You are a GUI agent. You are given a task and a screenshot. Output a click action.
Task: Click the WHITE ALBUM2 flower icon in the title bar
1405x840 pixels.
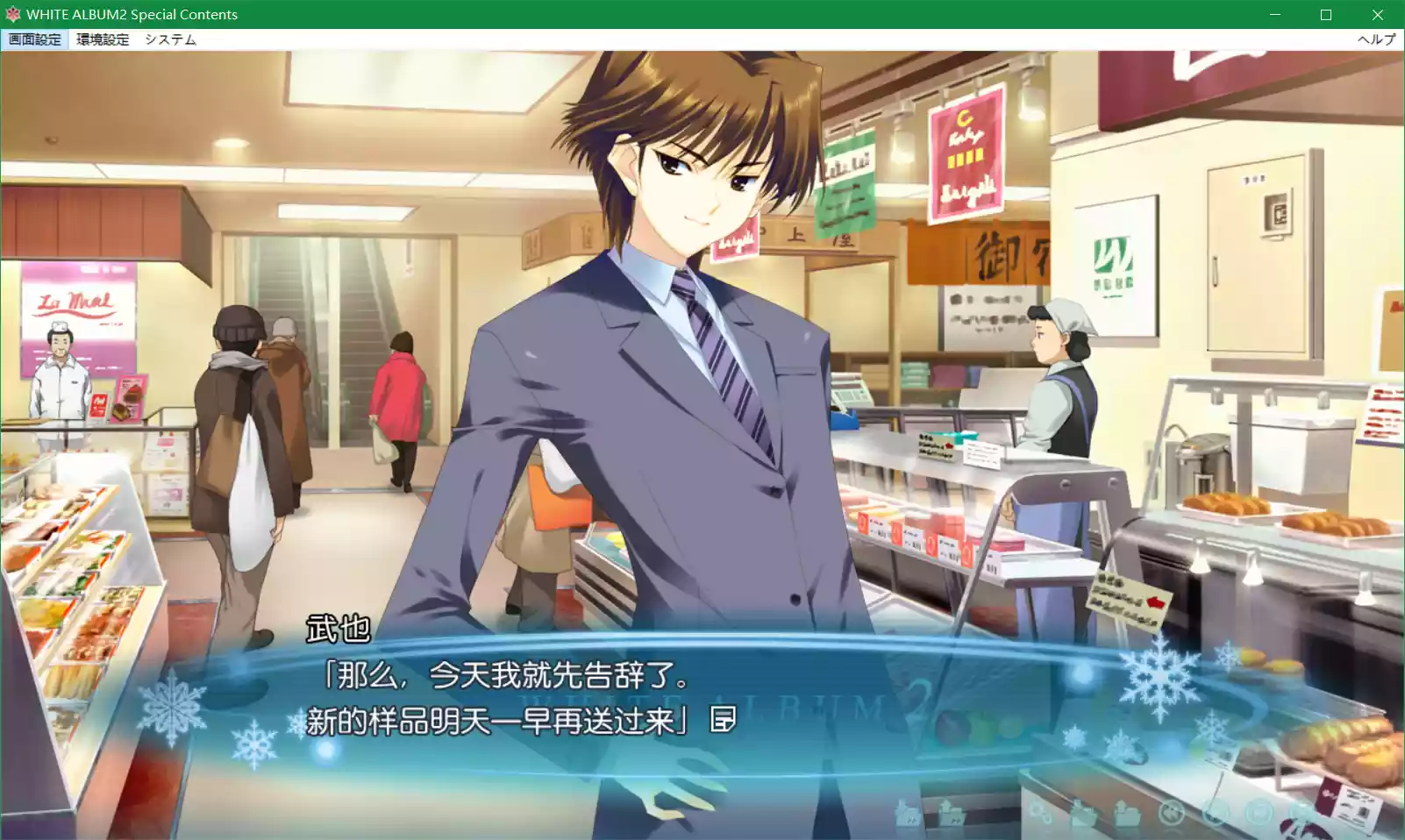point(12,14)
